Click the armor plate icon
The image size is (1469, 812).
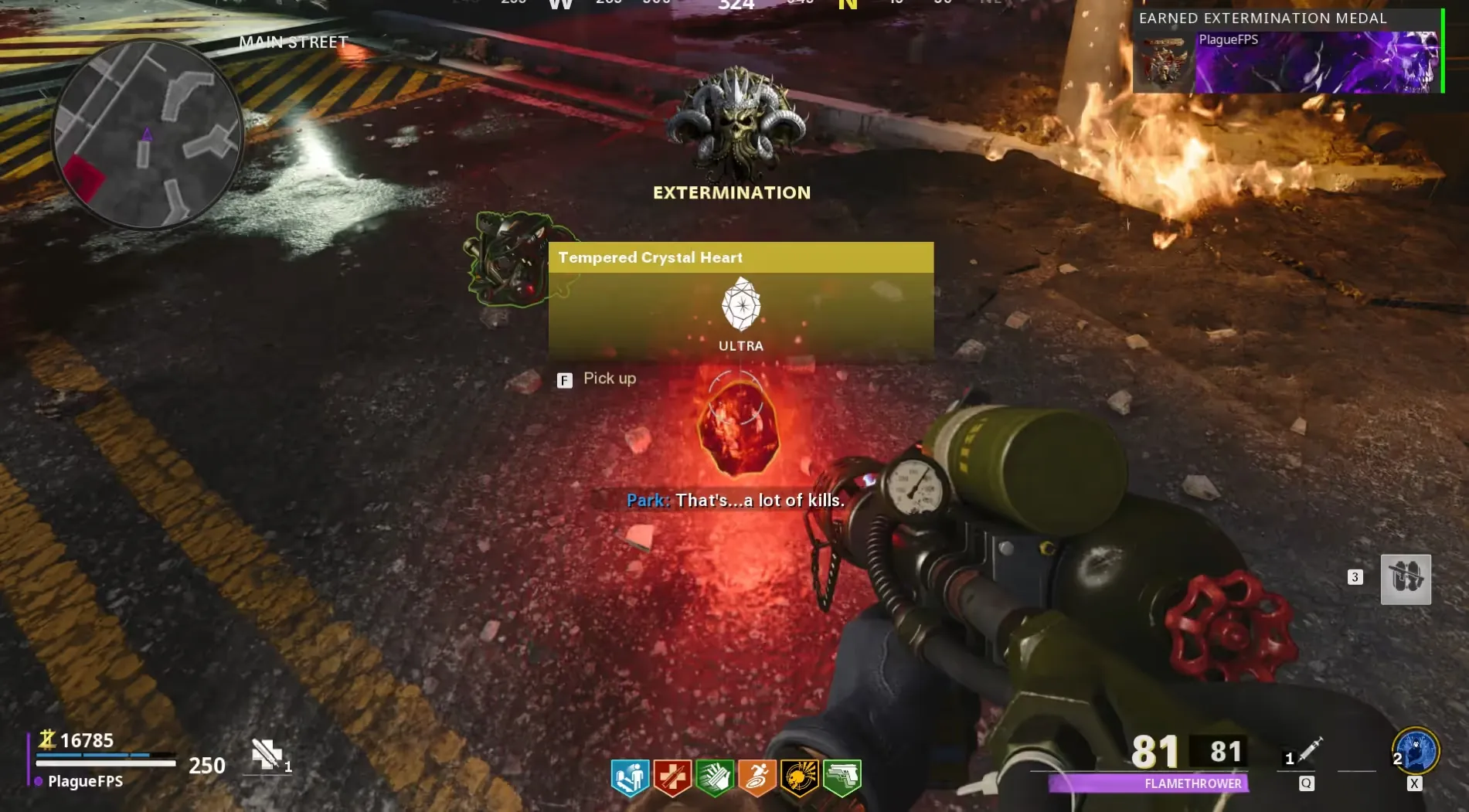pos(267,754)
